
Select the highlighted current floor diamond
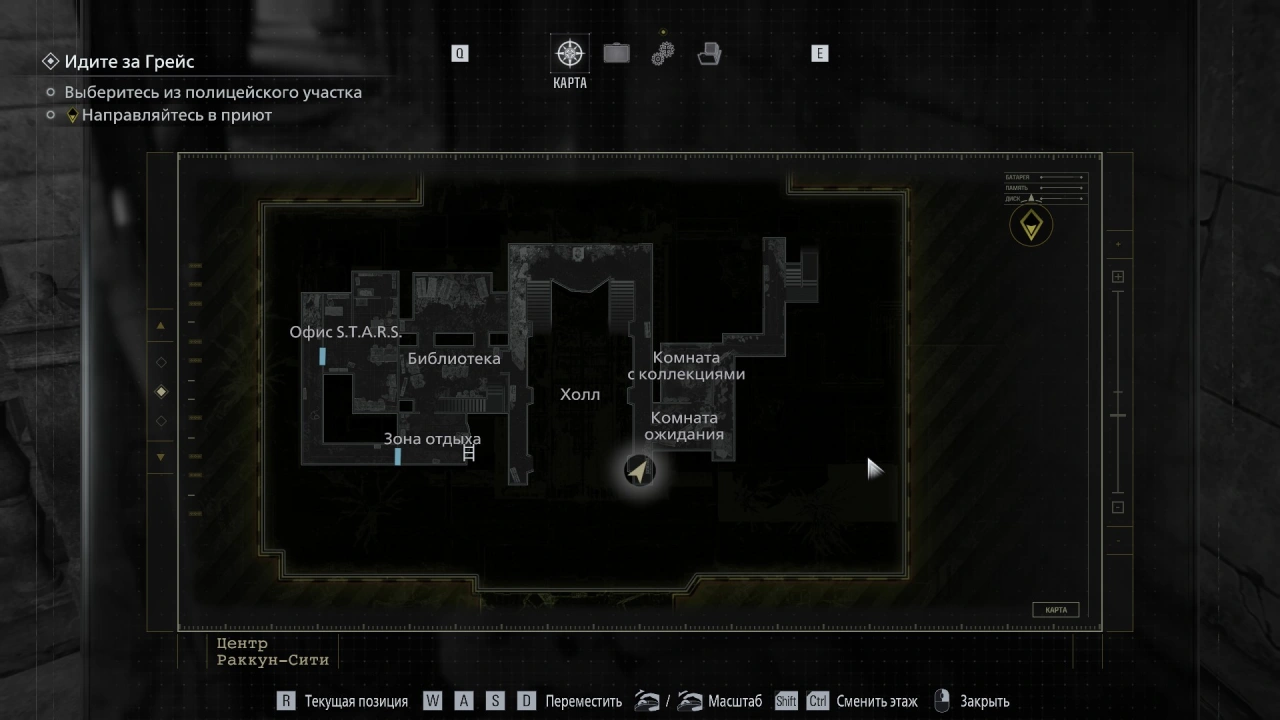[x=161, y=392]
